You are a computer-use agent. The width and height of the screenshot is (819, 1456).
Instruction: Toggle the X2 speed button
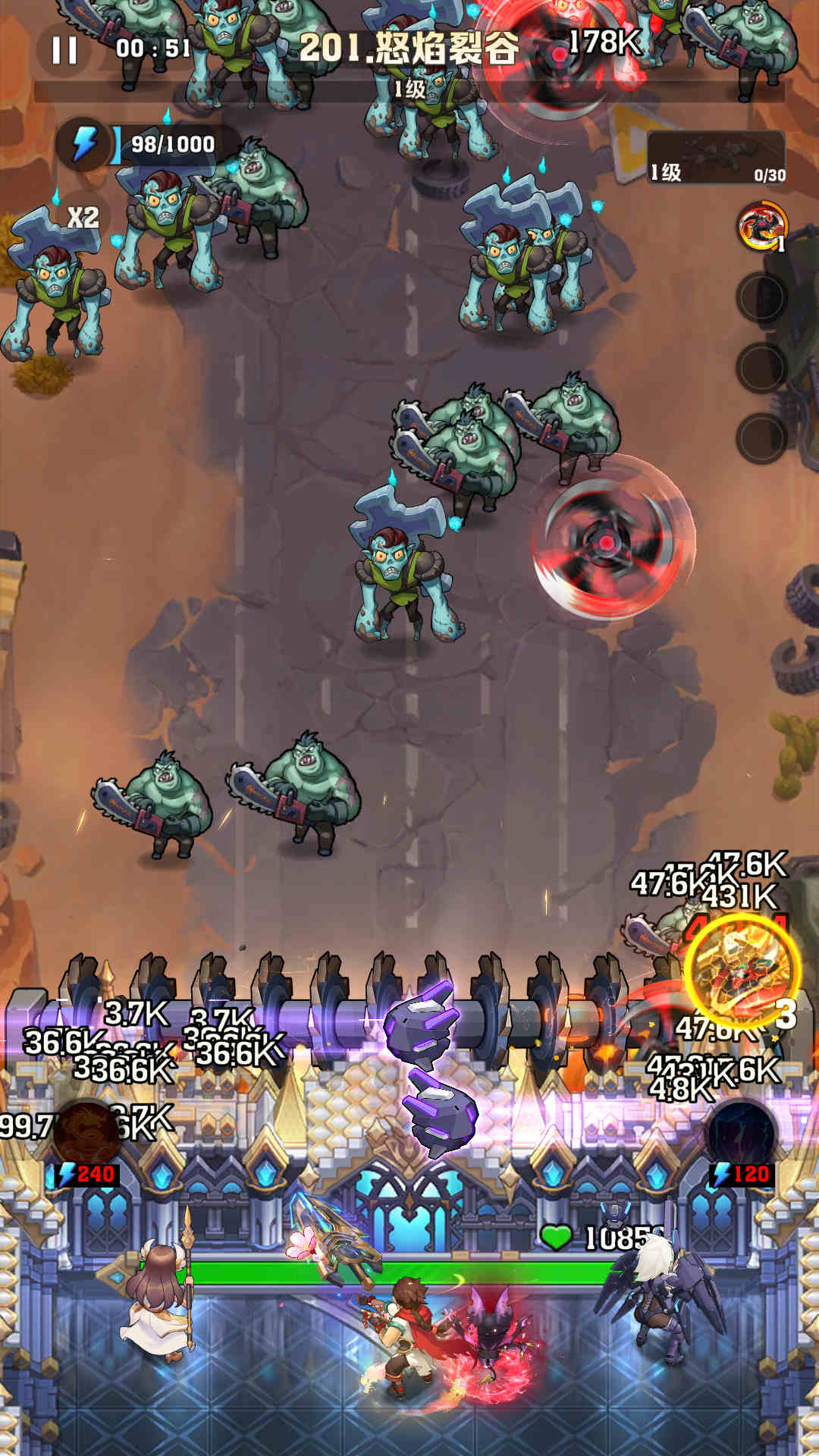[83, 218]
